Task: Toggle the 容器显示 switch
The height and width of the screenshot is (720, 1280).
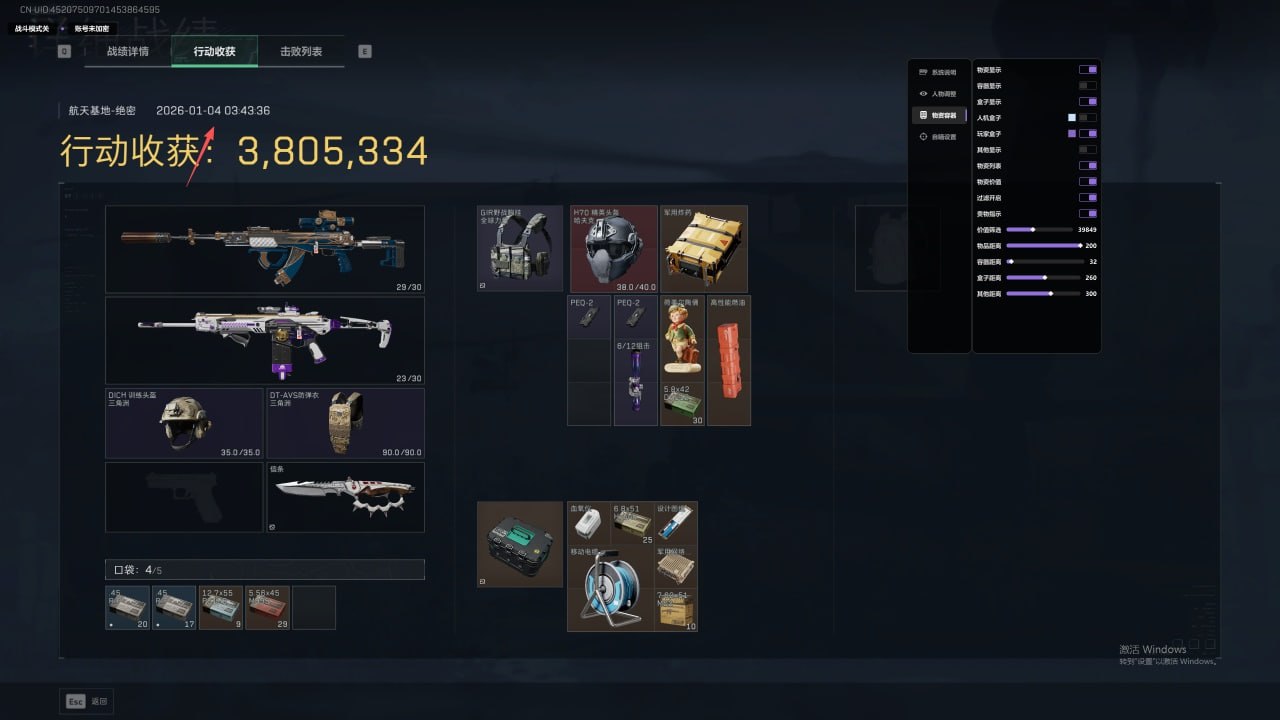Action: pos(1087,86)
